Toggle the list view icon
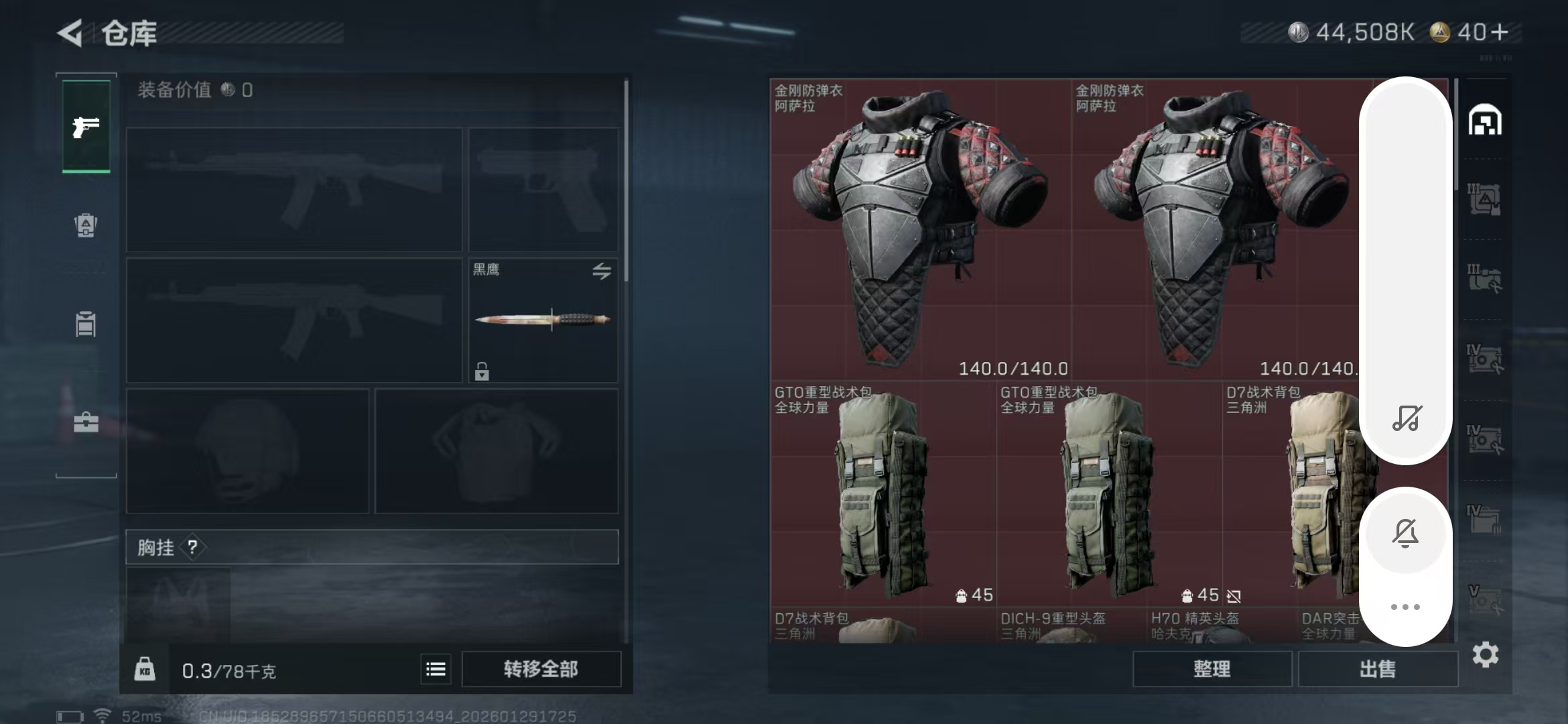This screenshot has height=724, width=1568. pos(436,669)
